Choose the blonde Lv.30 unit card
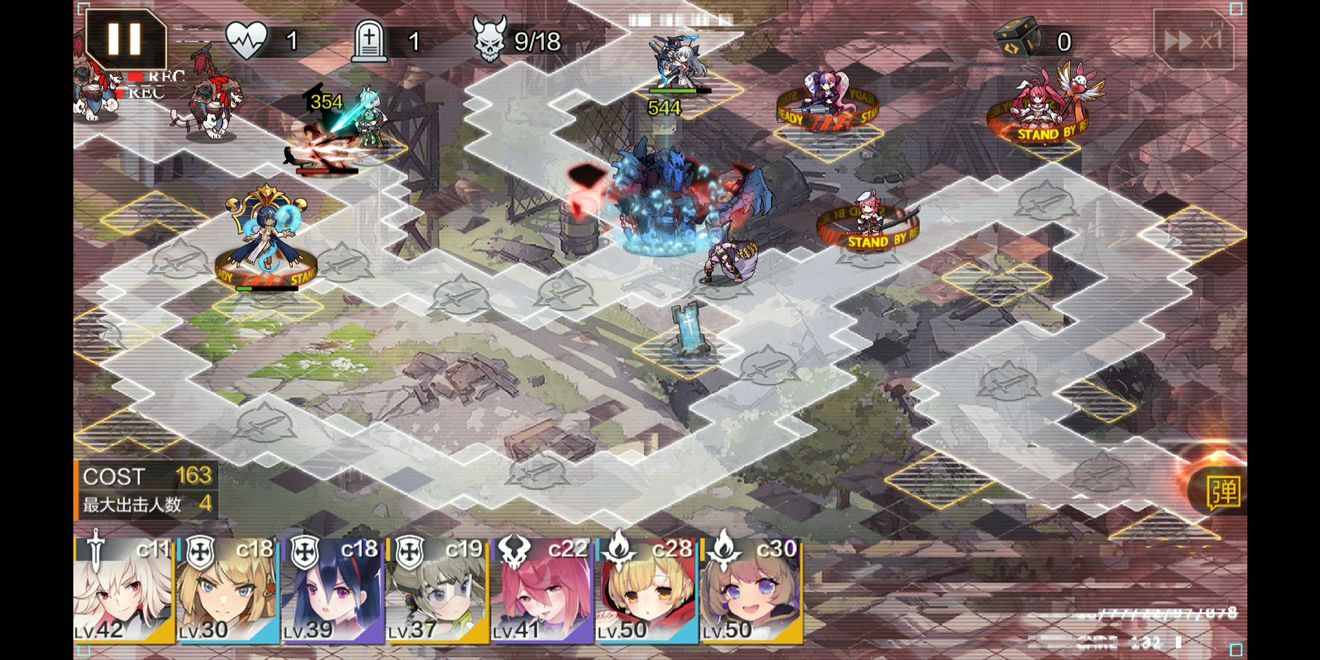Image resolution: width=1320 pixels, height=660 pixels. [x=228, y=591]
